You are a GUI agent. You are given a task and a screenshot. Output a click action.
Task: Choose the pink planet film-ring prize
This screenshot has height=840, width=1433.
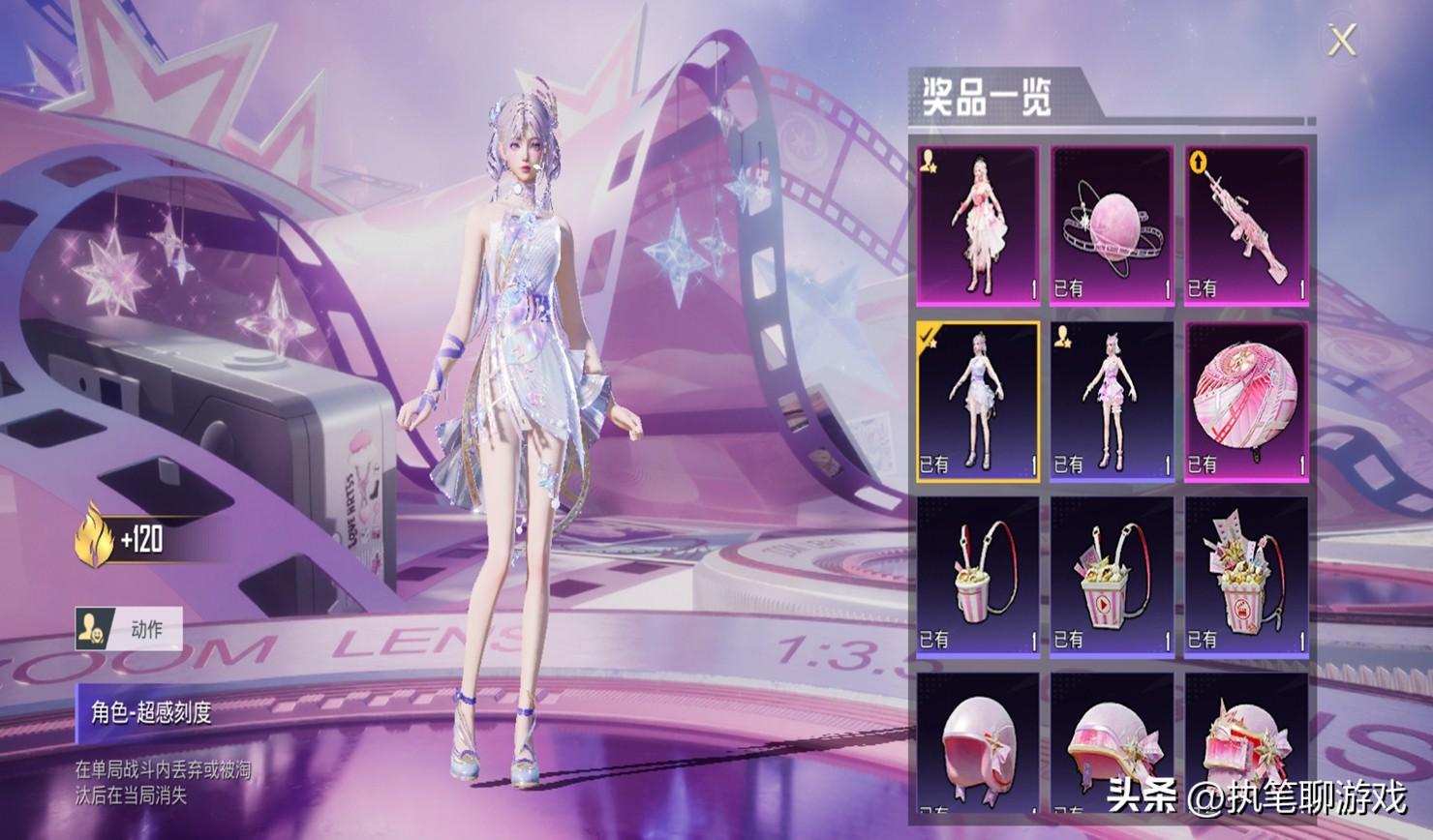pyautogui.click(x=1112, y=226)
